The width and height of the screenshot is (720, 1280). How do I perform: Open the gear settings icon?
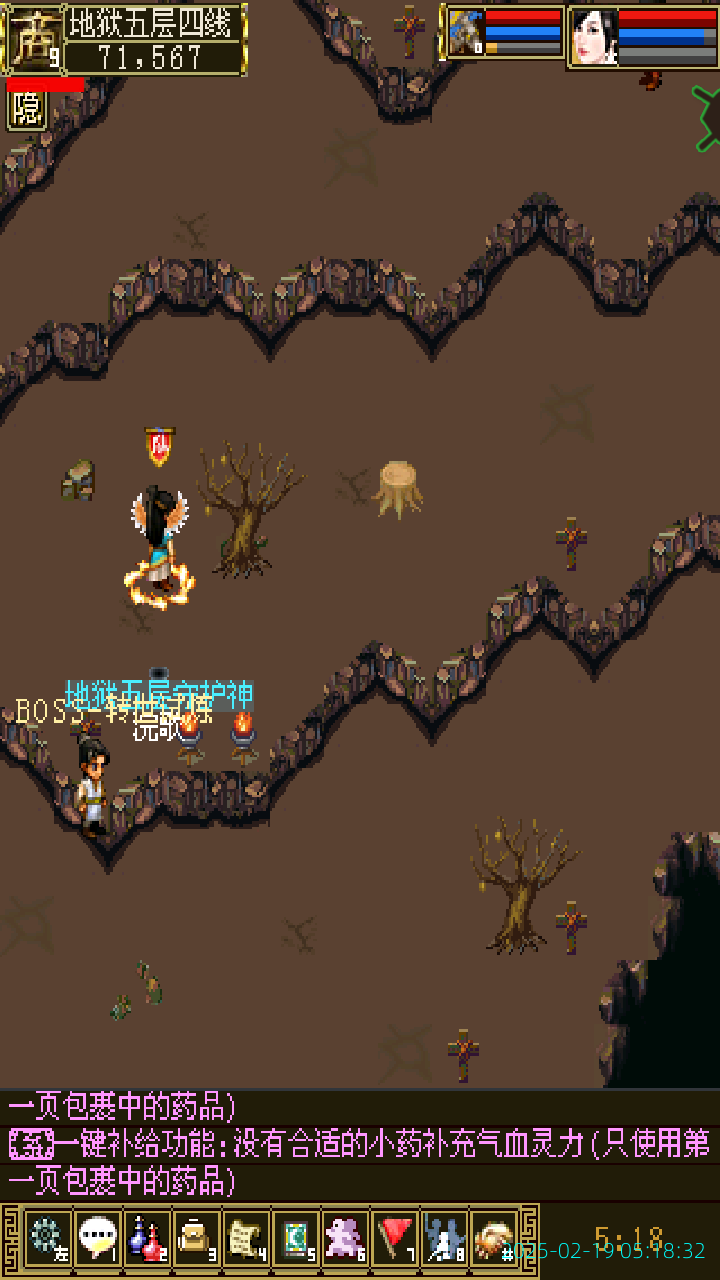pyautogui.click(x=47, y=1239)
